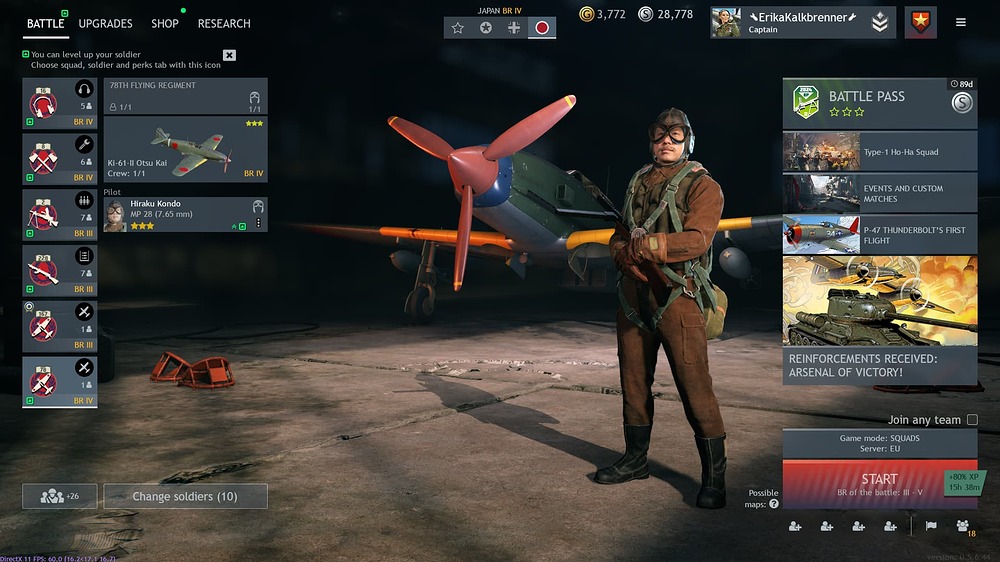Open the reserve squads +26 button

[60, 496]
